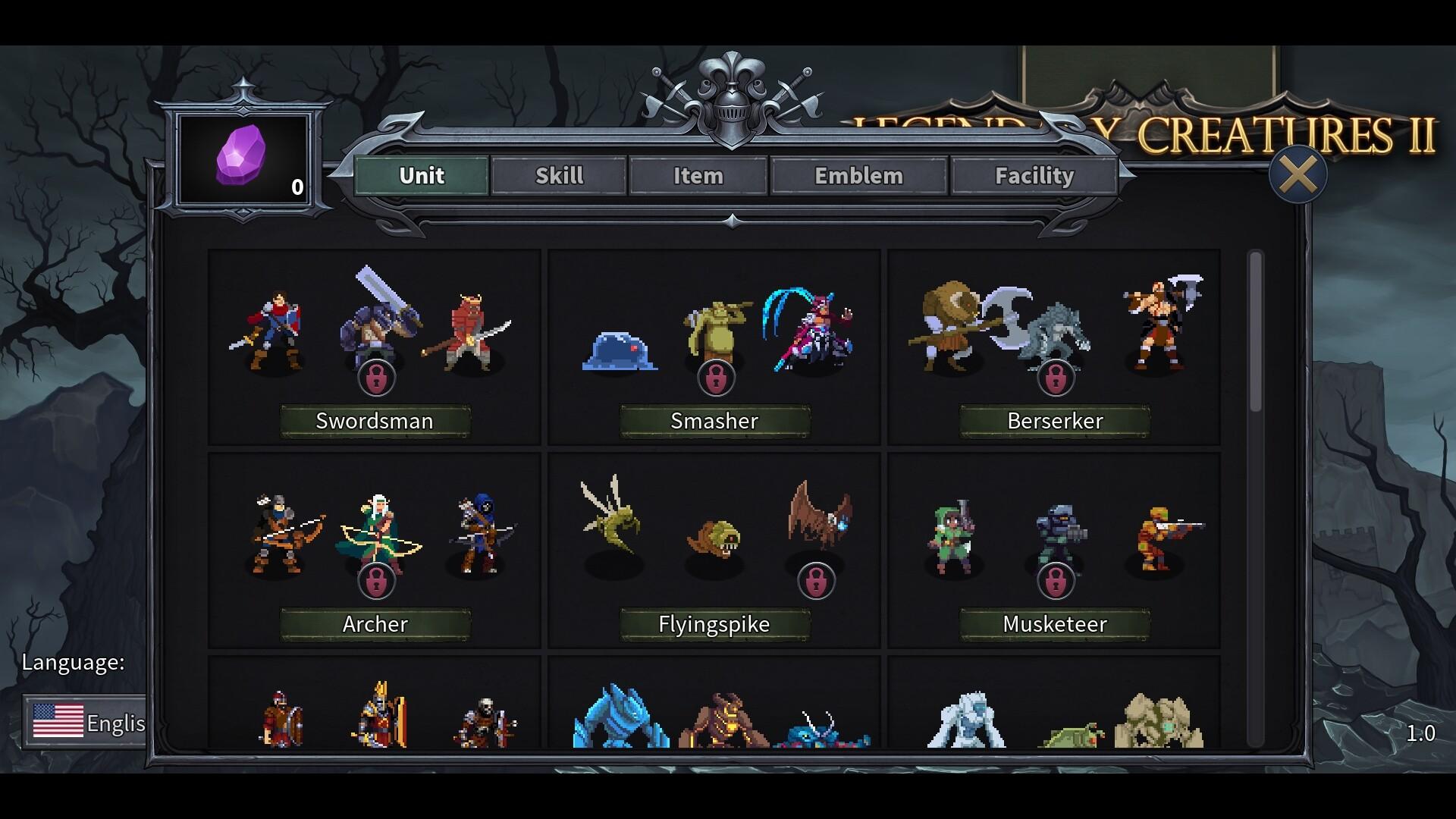
Task: Click the Berserker name label
Action: point(1054,421)
